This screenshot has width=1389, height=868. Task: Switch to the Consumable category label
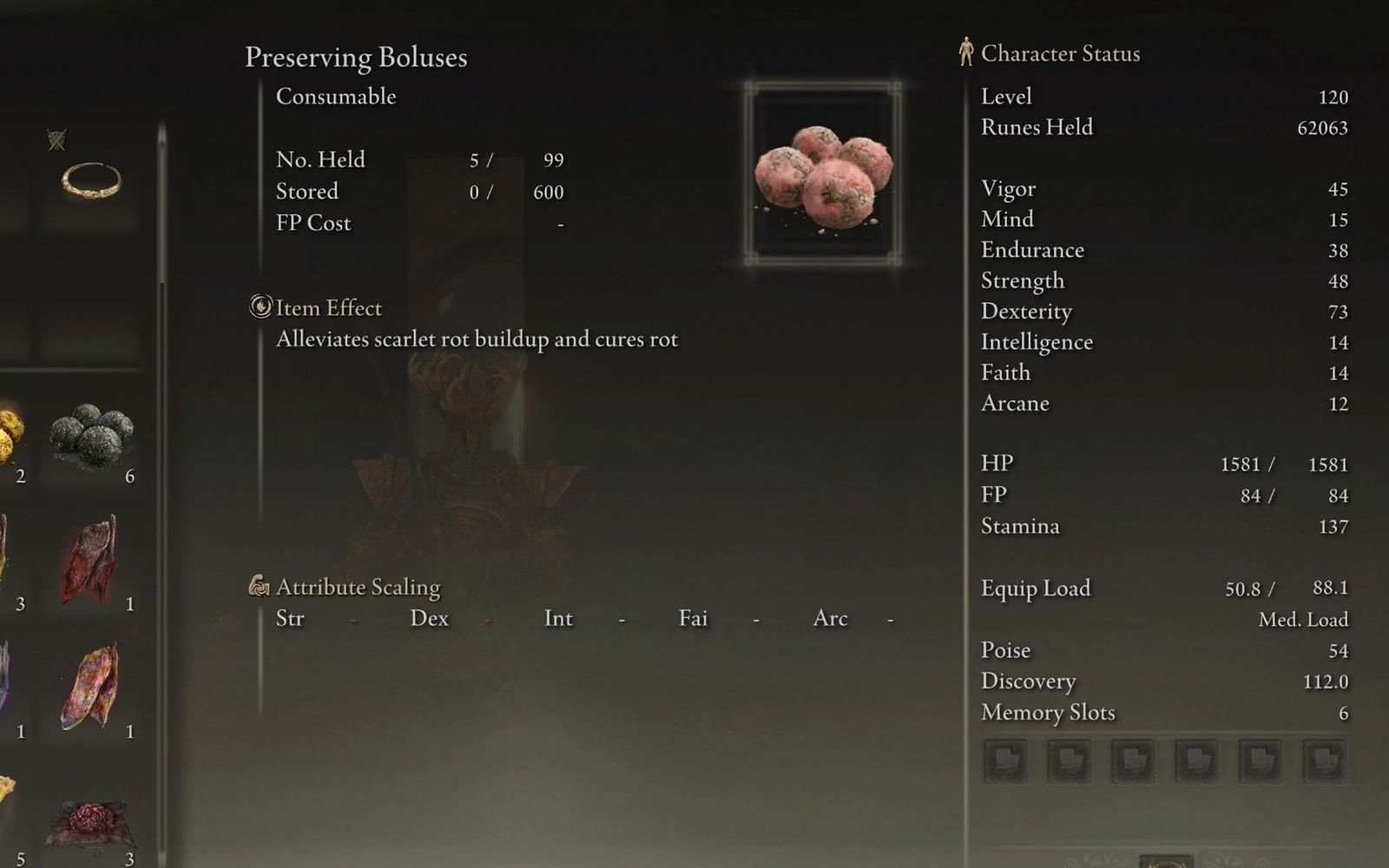335,96
